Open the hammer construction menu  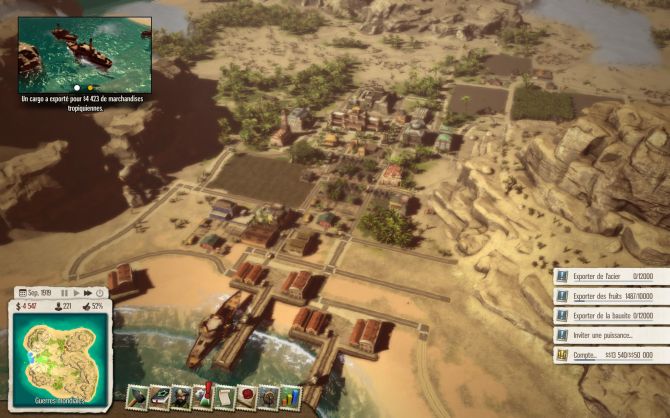click(x=138, y=397)
